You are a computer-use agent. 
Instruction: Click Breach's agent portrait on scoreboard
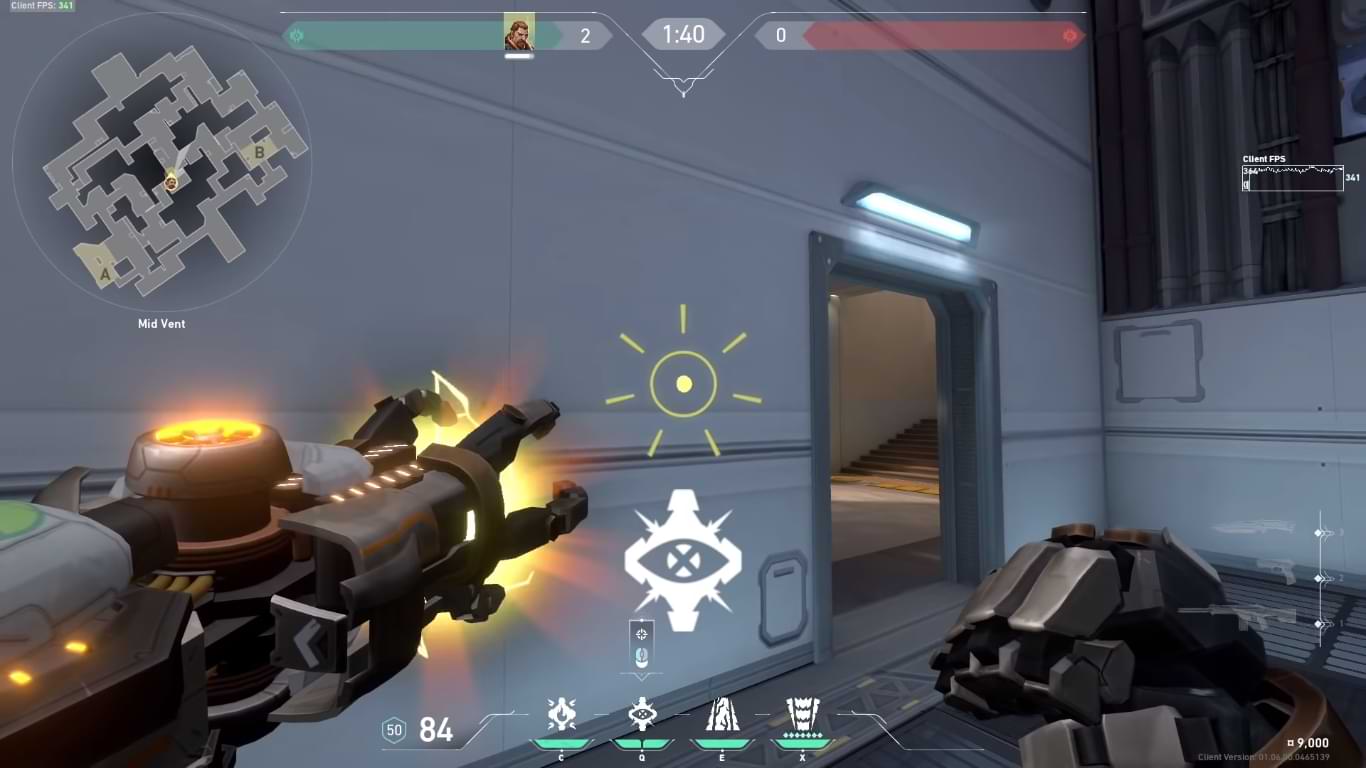point(519,34)
